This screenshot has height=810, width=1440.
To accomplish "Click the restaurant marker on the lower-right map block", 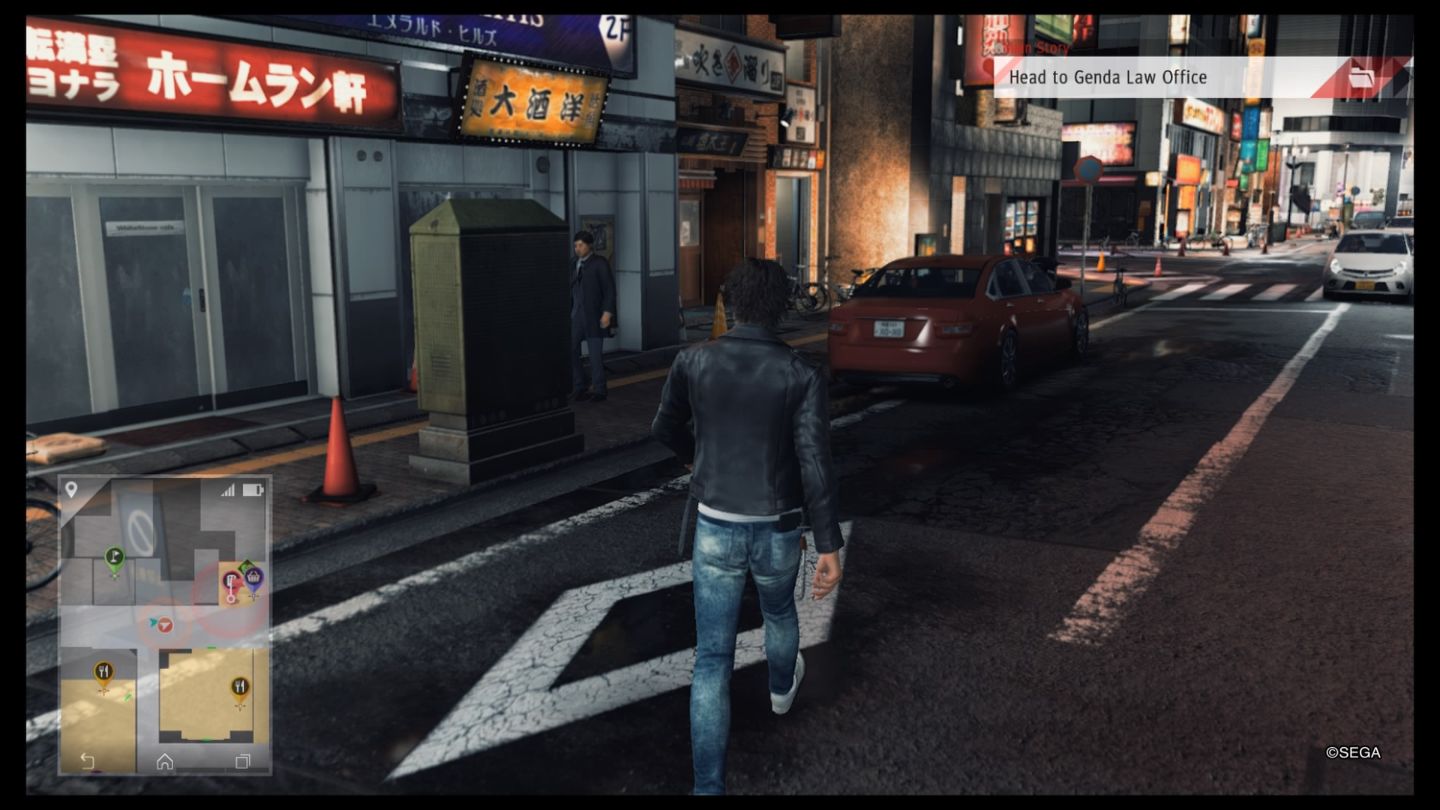I will [x=240, y=687].
